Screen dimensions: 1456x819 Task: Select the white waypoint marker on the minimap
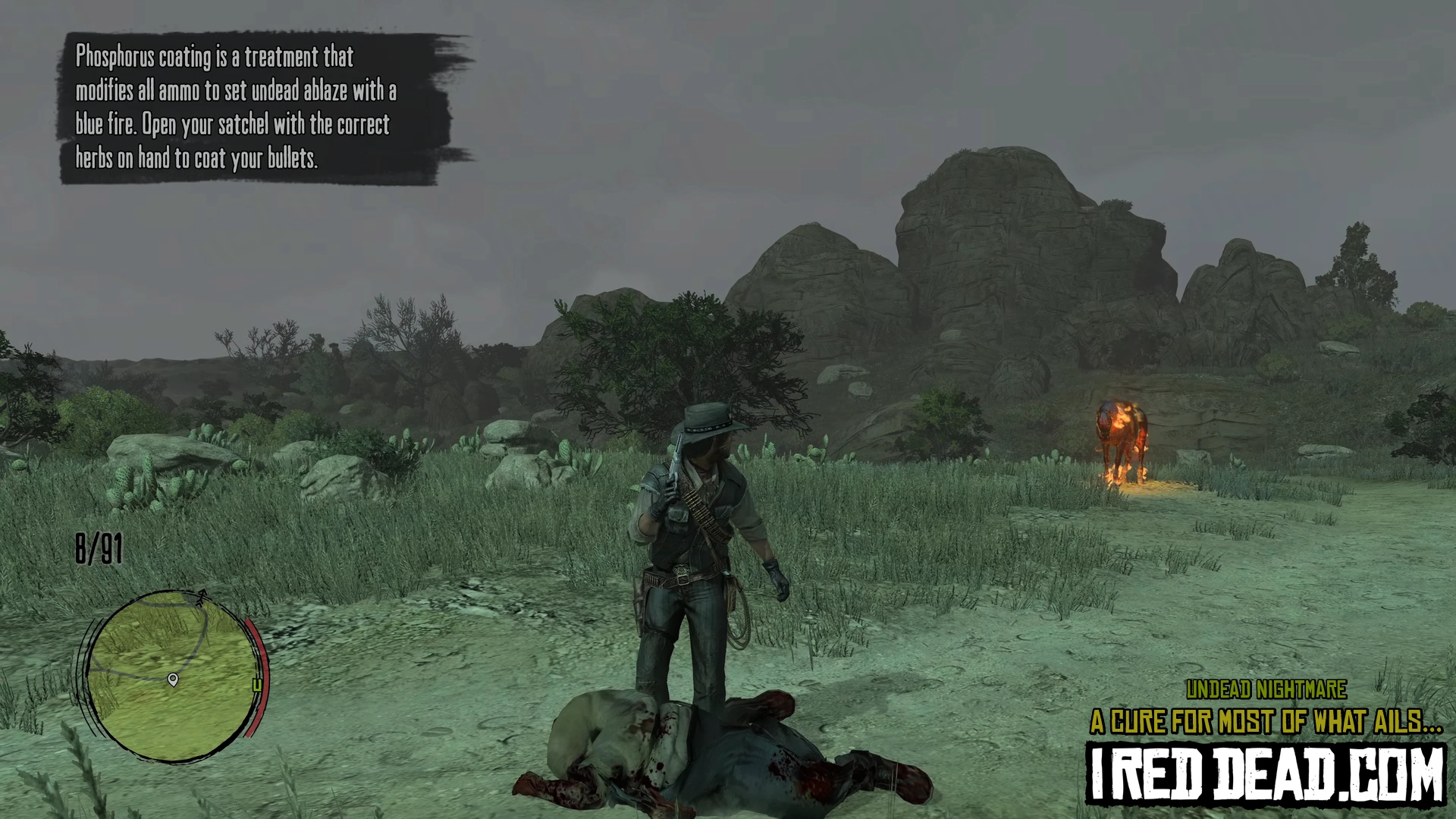(x=173, y=679)
